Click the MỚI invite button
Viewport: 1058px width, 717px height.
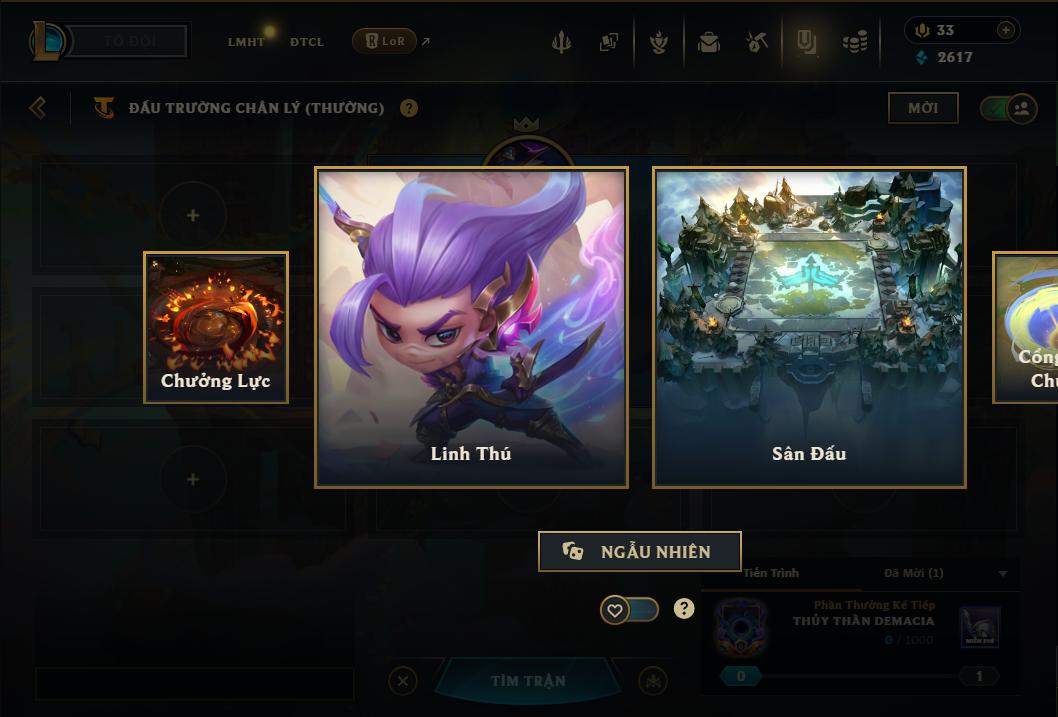click(x=922, y=108)
